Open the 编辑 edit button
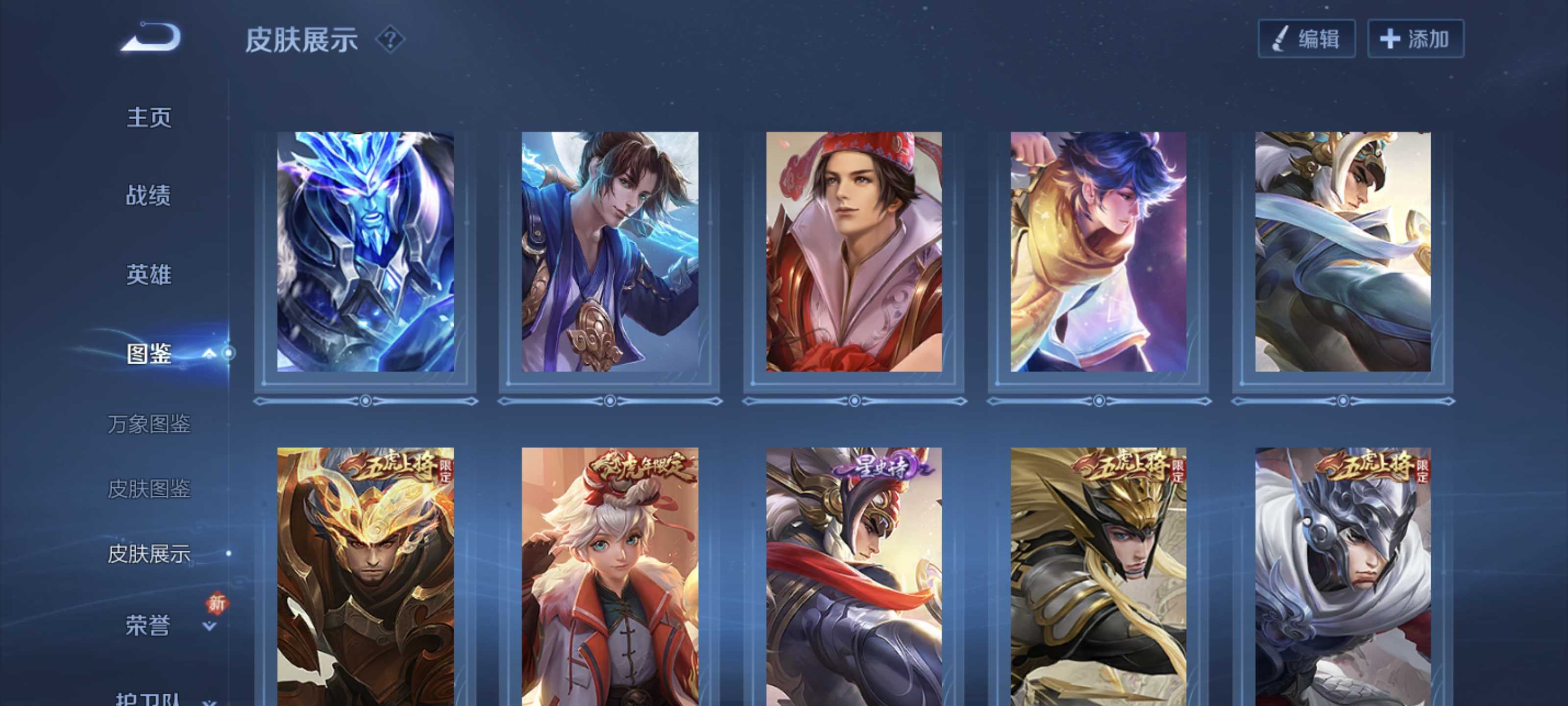This screenshot has width=1568, height=706. click(1306, 39)
